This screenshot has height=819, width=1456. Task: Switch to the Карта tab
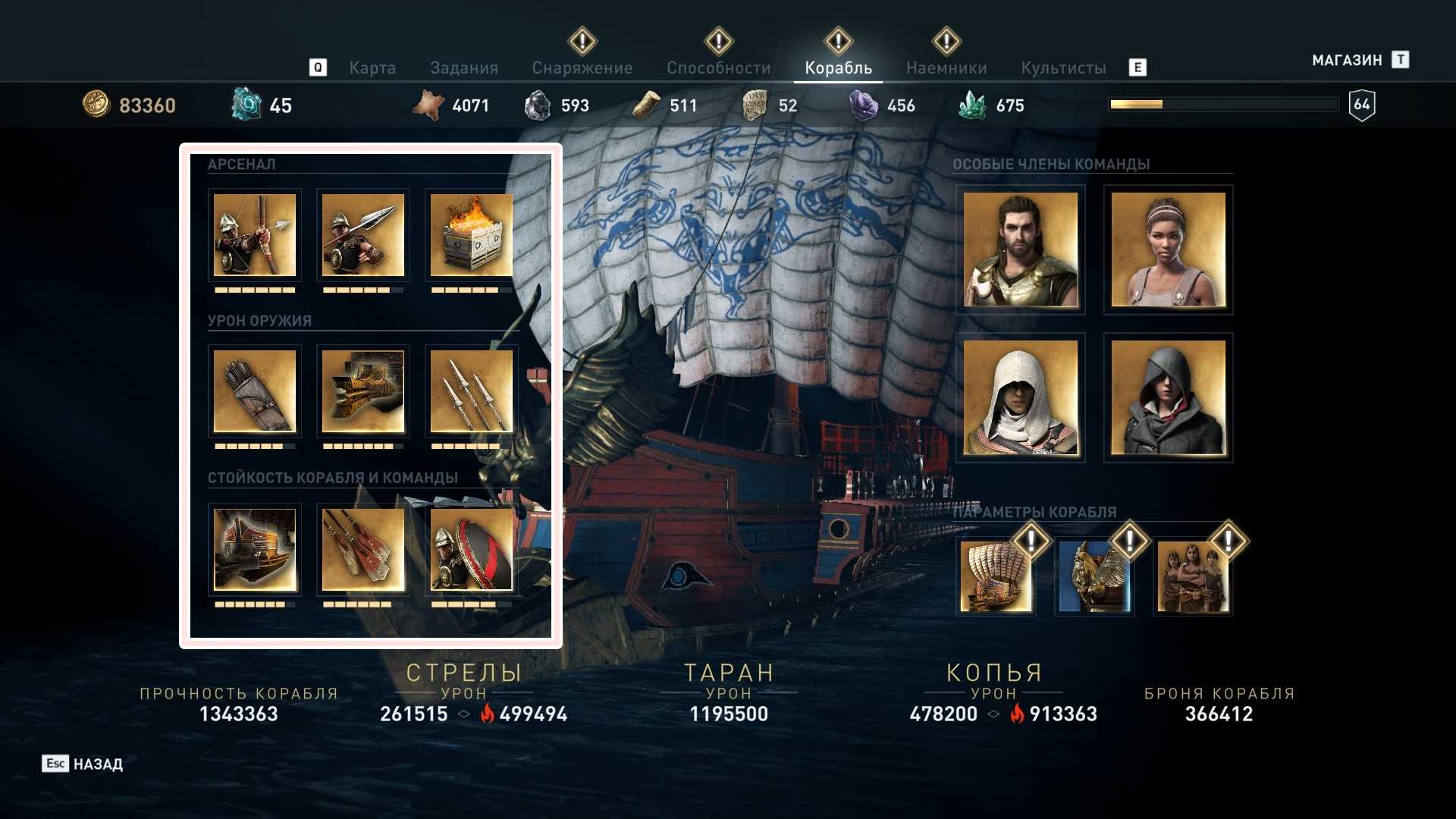(x=372, y=68)
